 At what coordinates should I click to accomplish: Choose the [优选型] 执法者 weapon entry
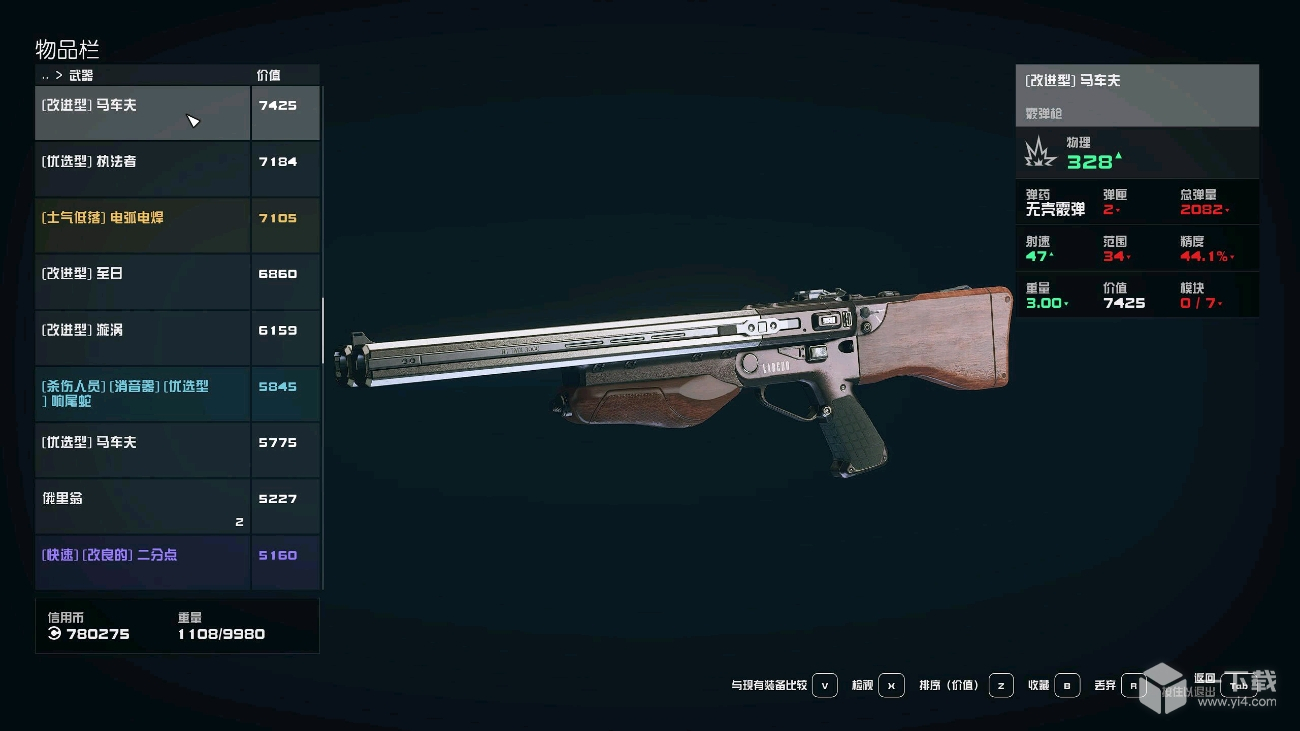[143, 169]
